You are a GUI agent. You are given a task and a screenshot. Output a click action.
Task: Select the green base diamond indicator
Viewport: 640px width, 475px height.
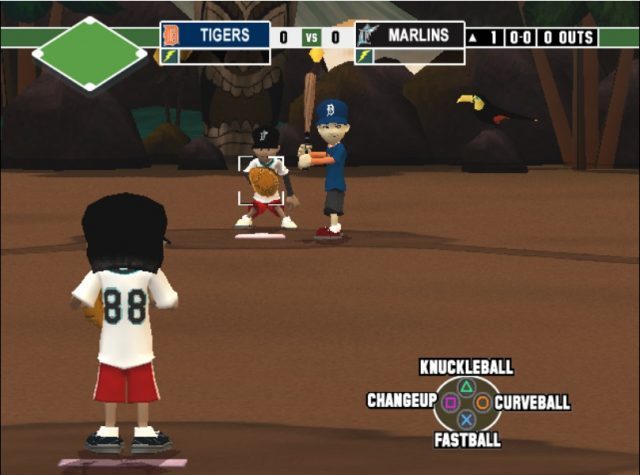89,52
